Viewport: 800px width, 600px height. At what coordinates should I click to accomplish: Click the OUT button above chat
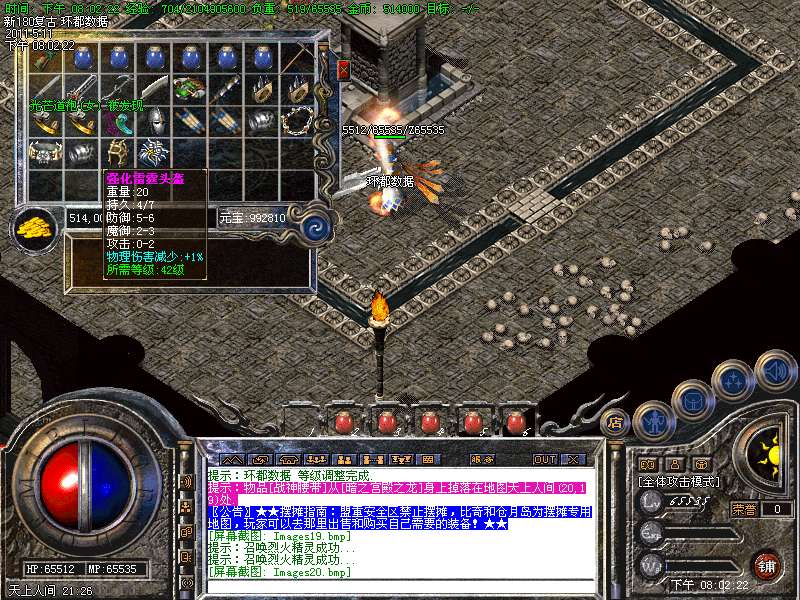[x=544, y=459]
